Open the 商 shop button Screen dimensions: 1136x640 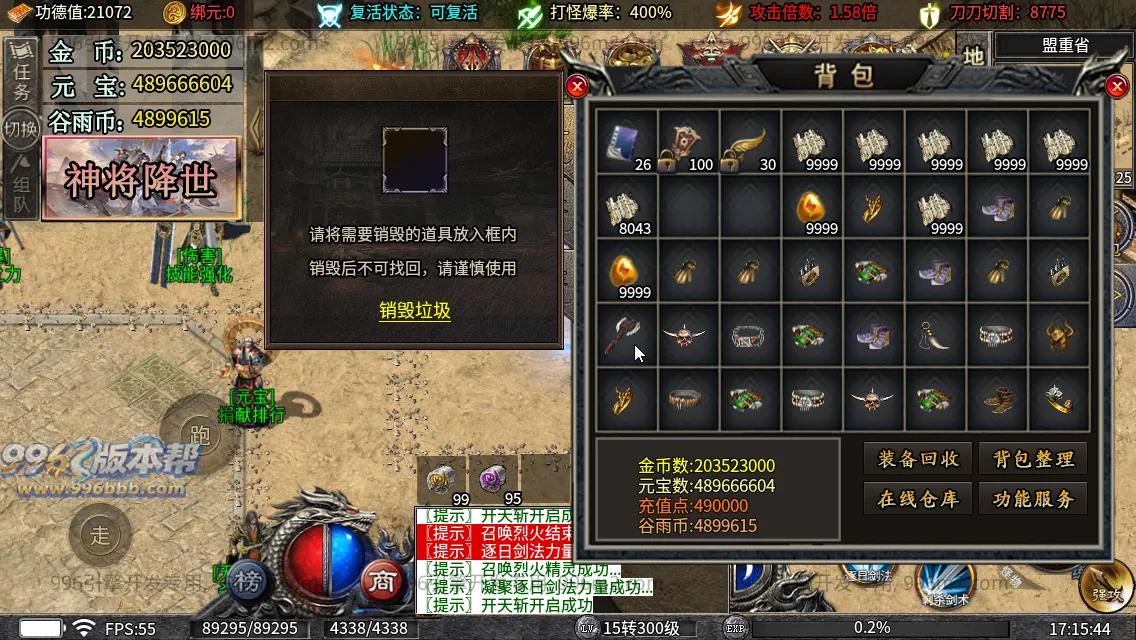point(381,582)
